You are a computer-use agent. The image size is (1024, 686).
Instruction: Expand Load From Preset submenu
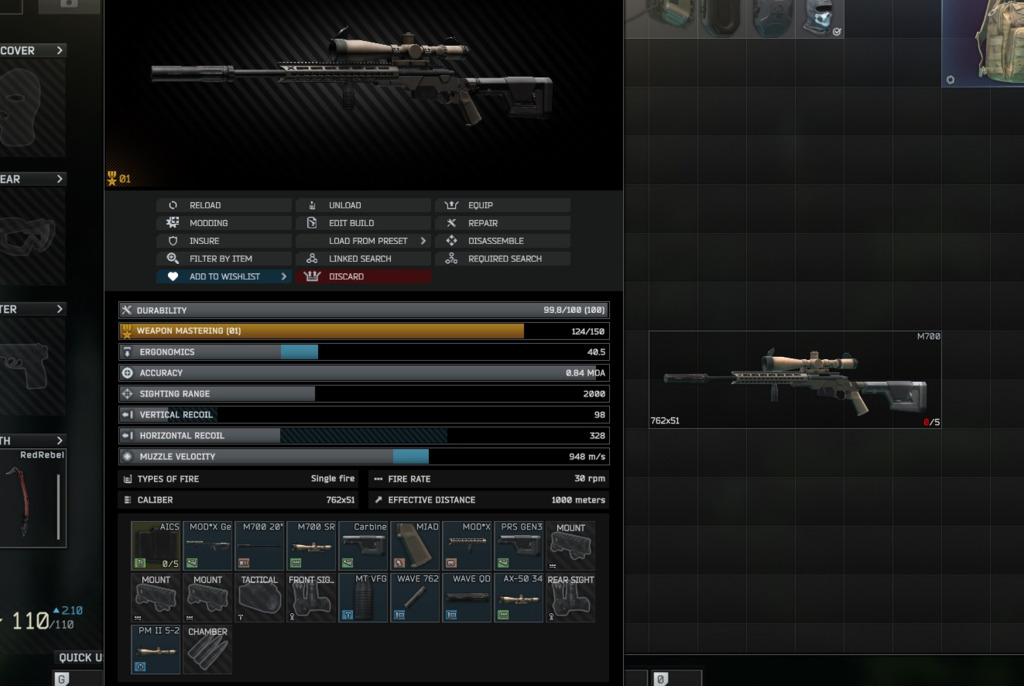pos(363,241)
